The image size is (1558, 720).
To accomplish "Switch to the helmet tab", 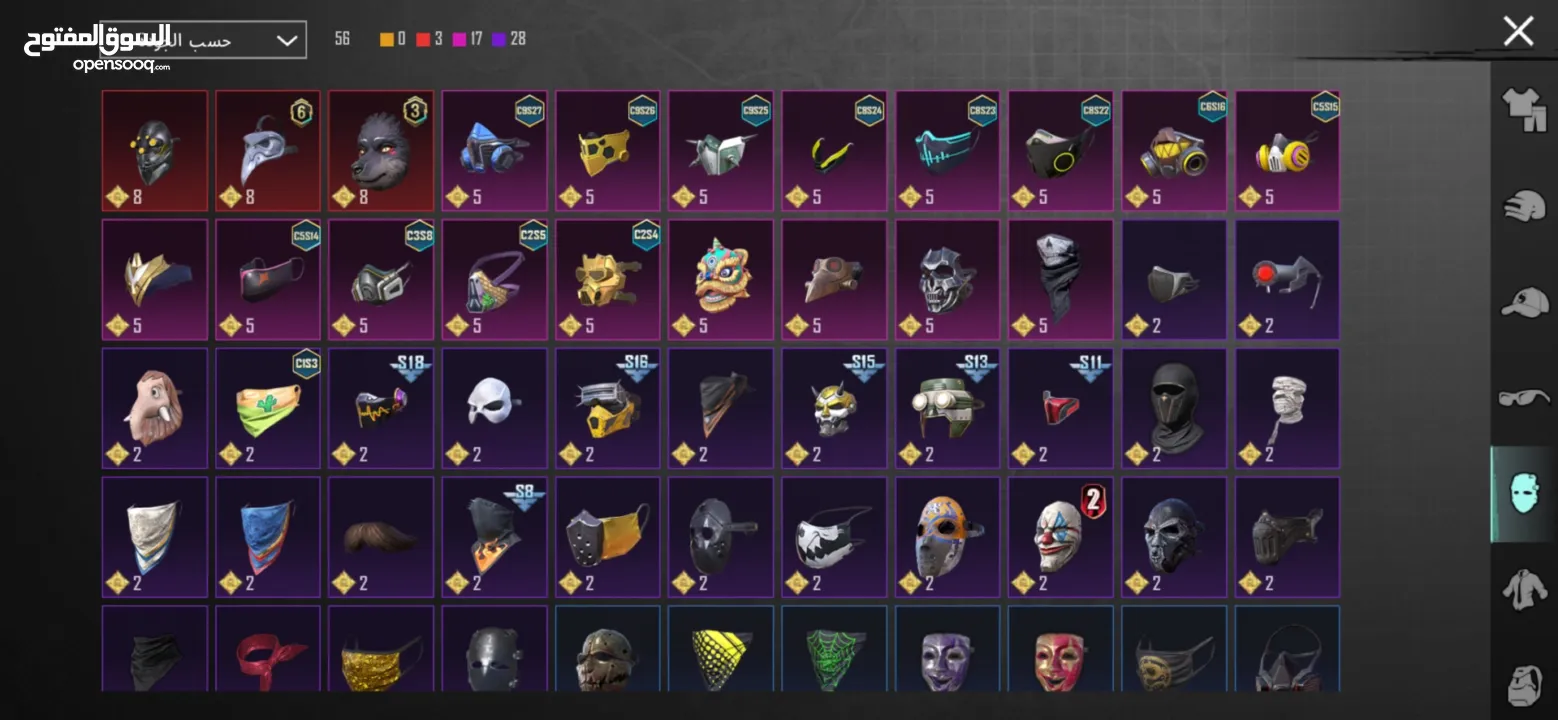I will pos(1524,206).
